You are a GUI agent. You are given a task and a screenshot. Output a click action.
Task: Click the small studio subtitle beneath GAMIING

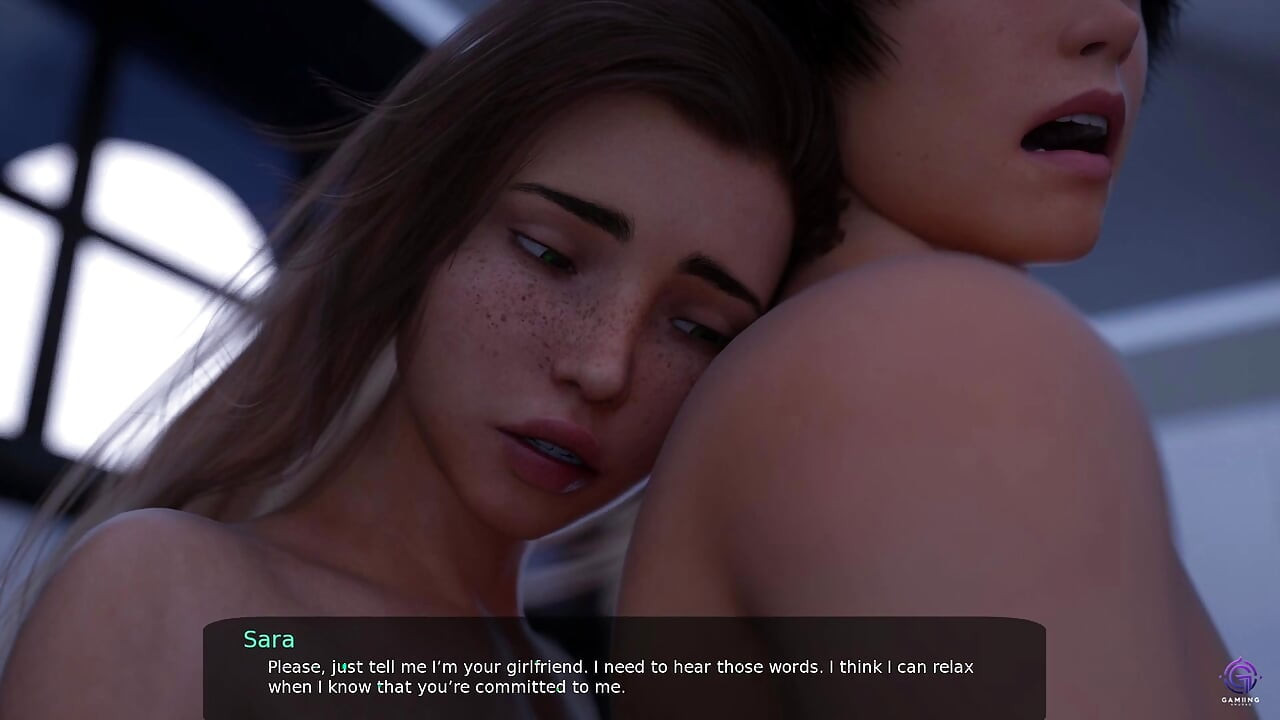coord(1240,704)
